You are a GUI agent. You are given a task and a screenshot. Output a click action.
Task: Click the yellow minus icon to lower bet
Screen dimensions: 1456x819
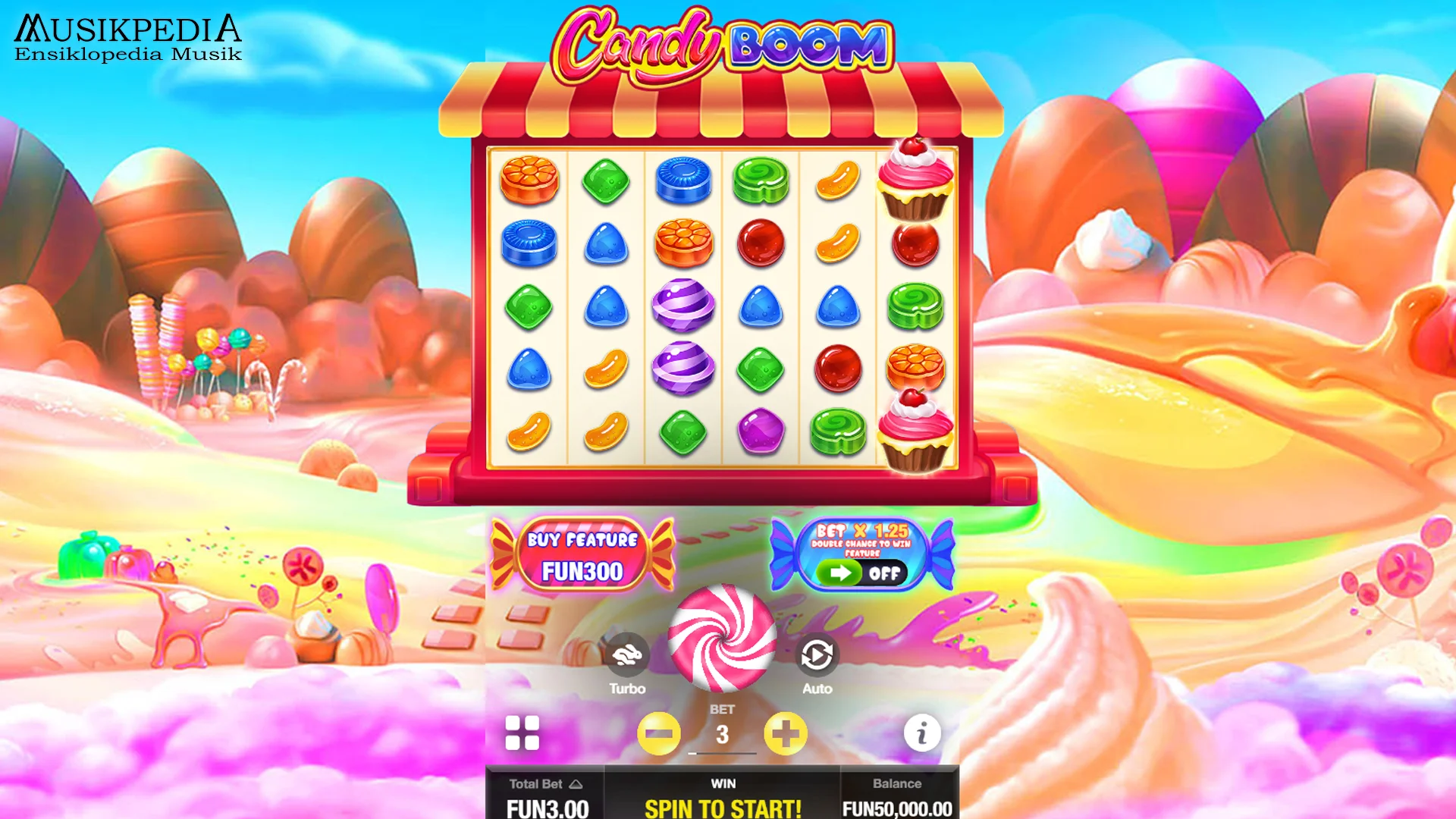pyautogui.click(x=658, y=732)
